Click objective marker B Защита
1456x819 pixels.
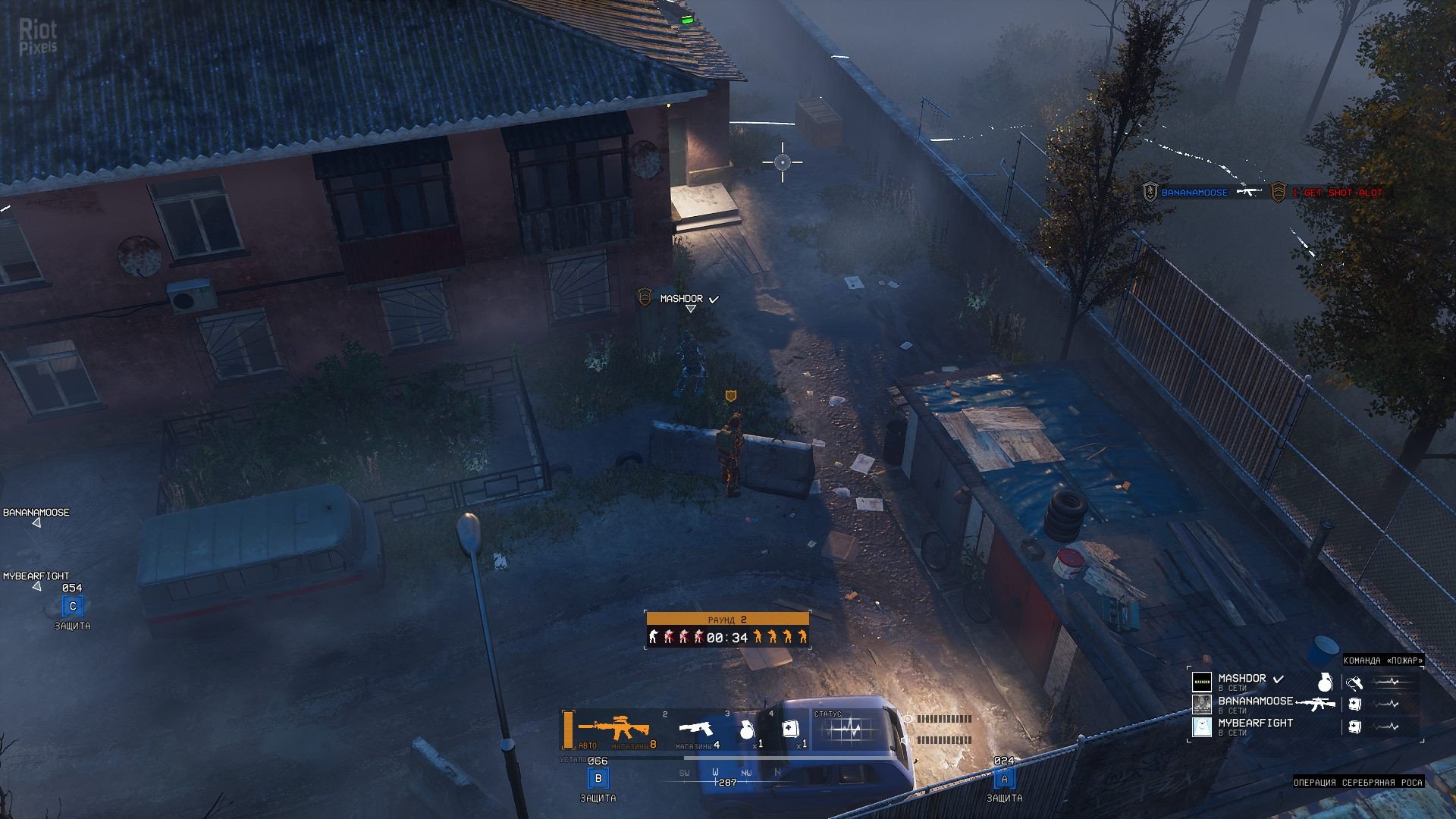coord(598,779)
